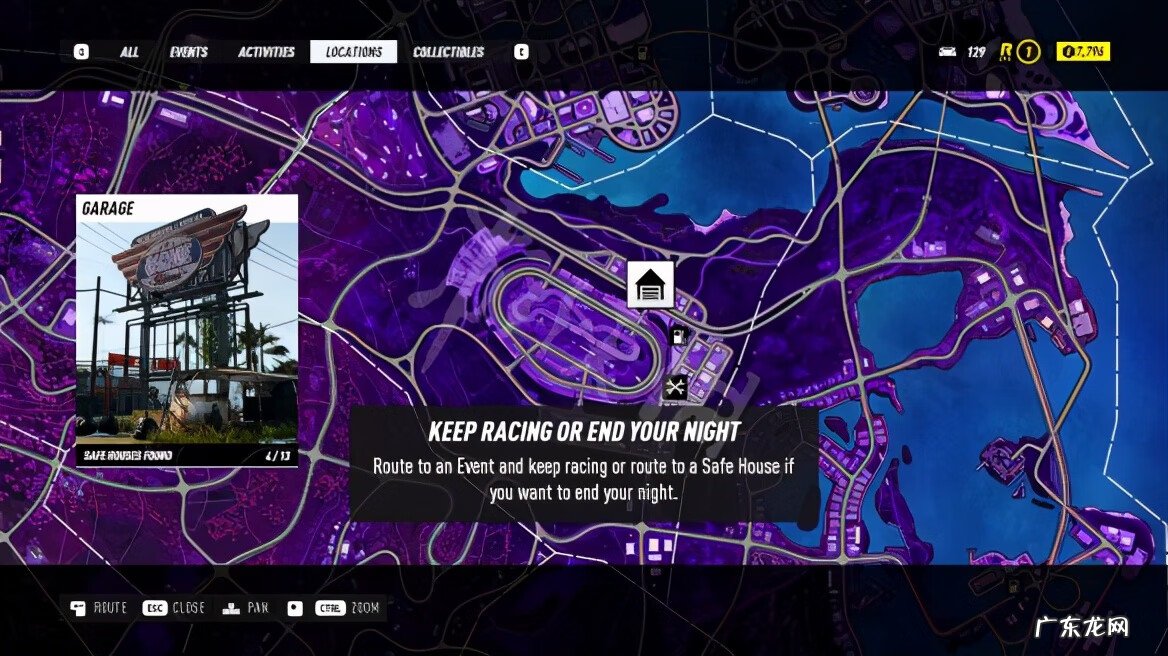Switch to the Collectibles tab
The width and height of the screenshot is (1168, 656).
tap(448, 52)
